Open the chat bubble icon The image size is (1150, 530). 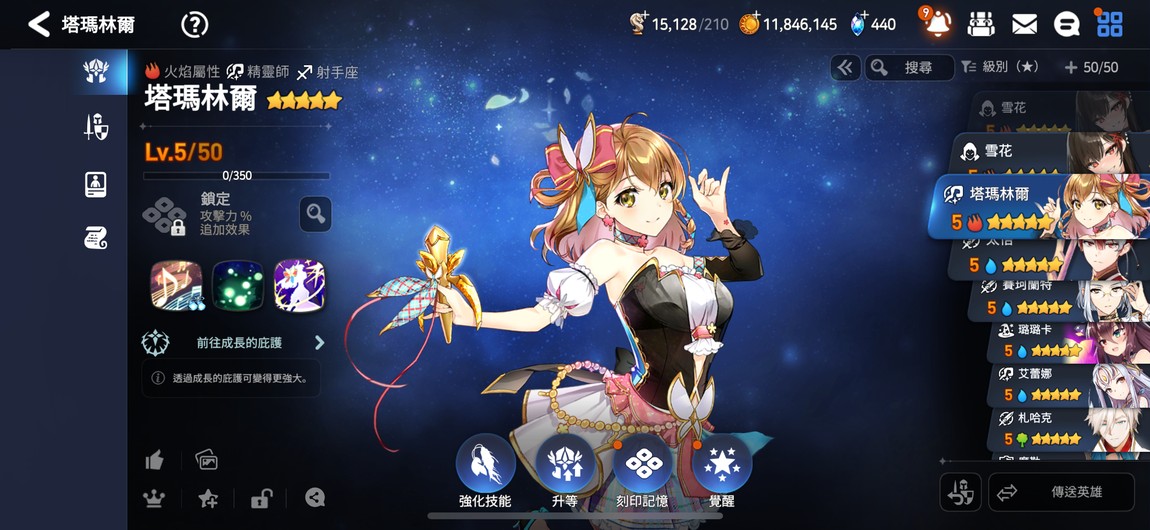point(1067,24)
